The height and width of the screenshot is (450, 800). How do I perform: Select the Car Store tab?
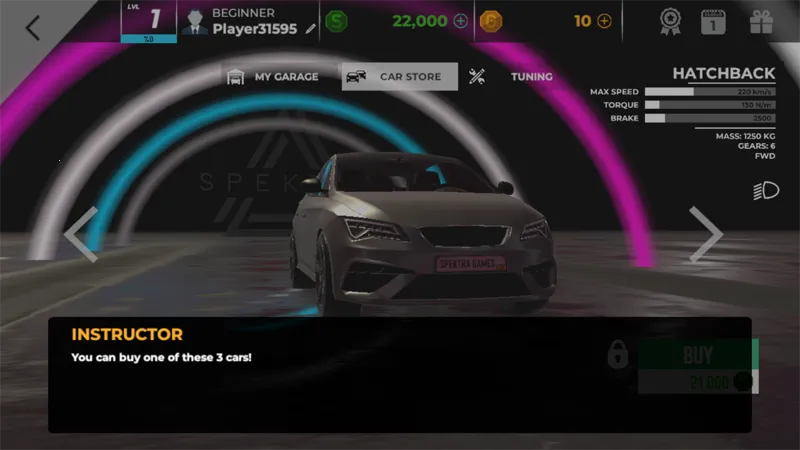point(399,77)
